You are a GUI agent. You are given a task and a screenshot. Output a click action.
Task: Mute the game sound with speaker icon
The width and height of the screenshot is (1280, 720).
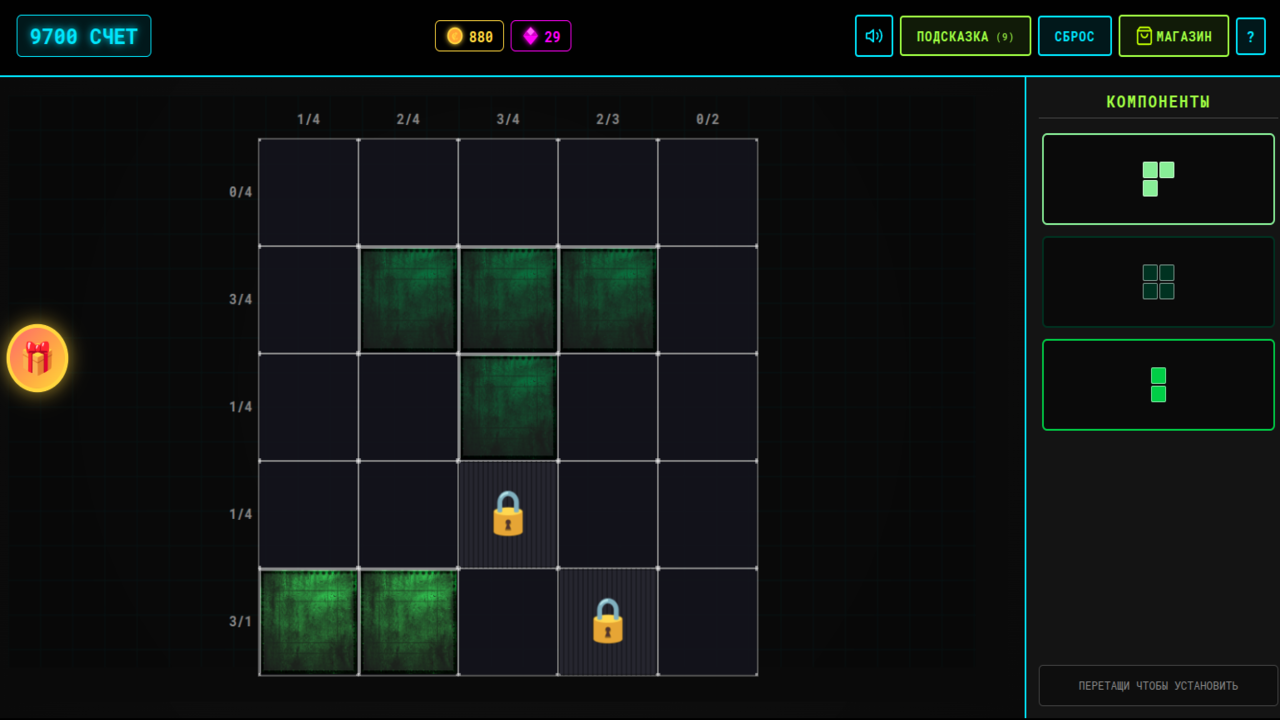(x=873, y=35)
